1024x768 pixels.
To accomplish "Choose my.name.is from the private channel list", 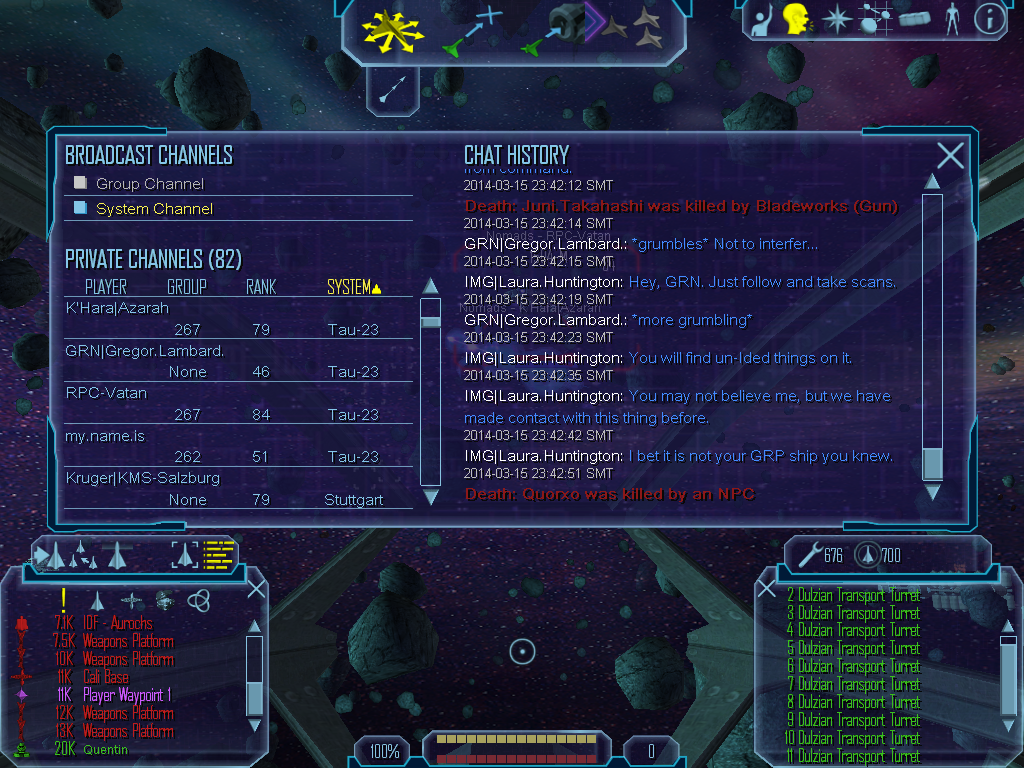I will (105, 436).
